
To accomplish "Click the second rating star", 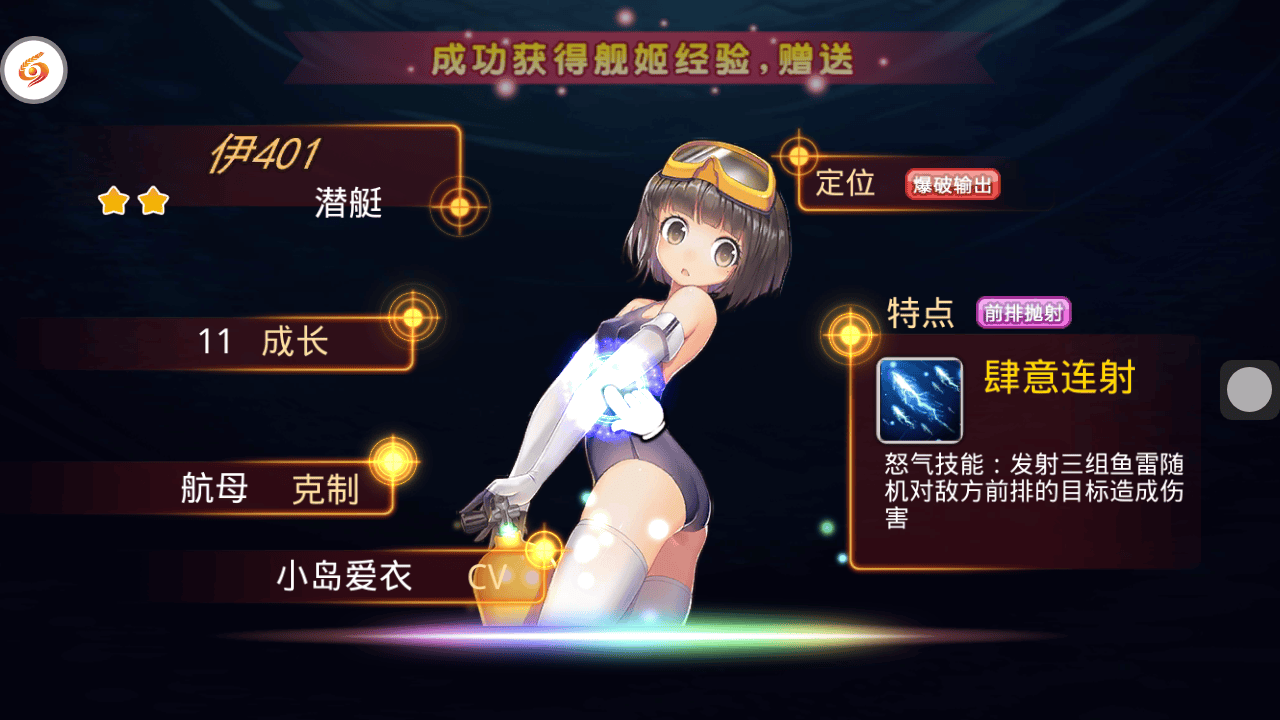I will click(x=151, y=200).
